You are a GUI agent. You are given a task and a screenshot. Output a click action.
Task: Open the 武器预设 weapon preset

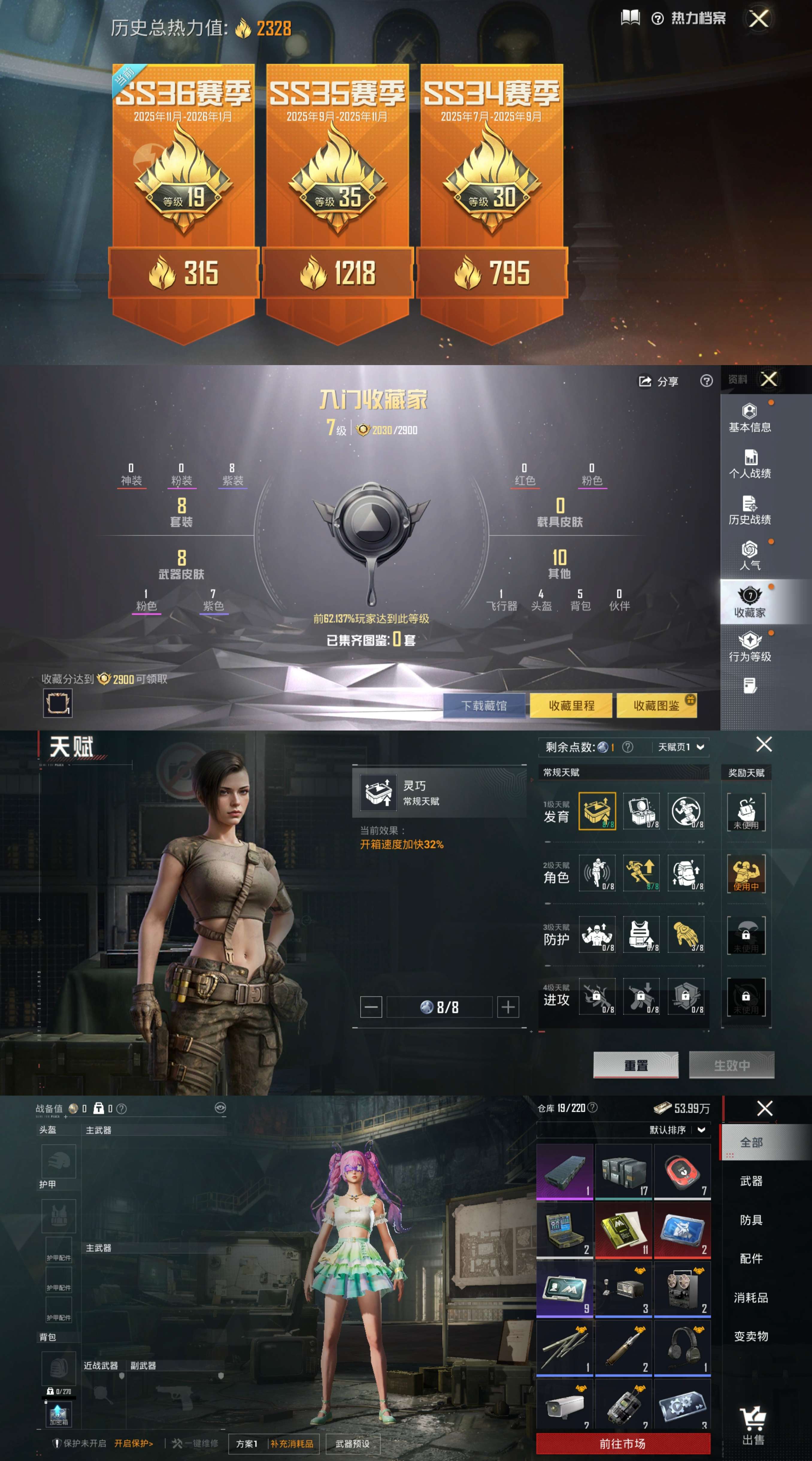[x=352, y=1443]
